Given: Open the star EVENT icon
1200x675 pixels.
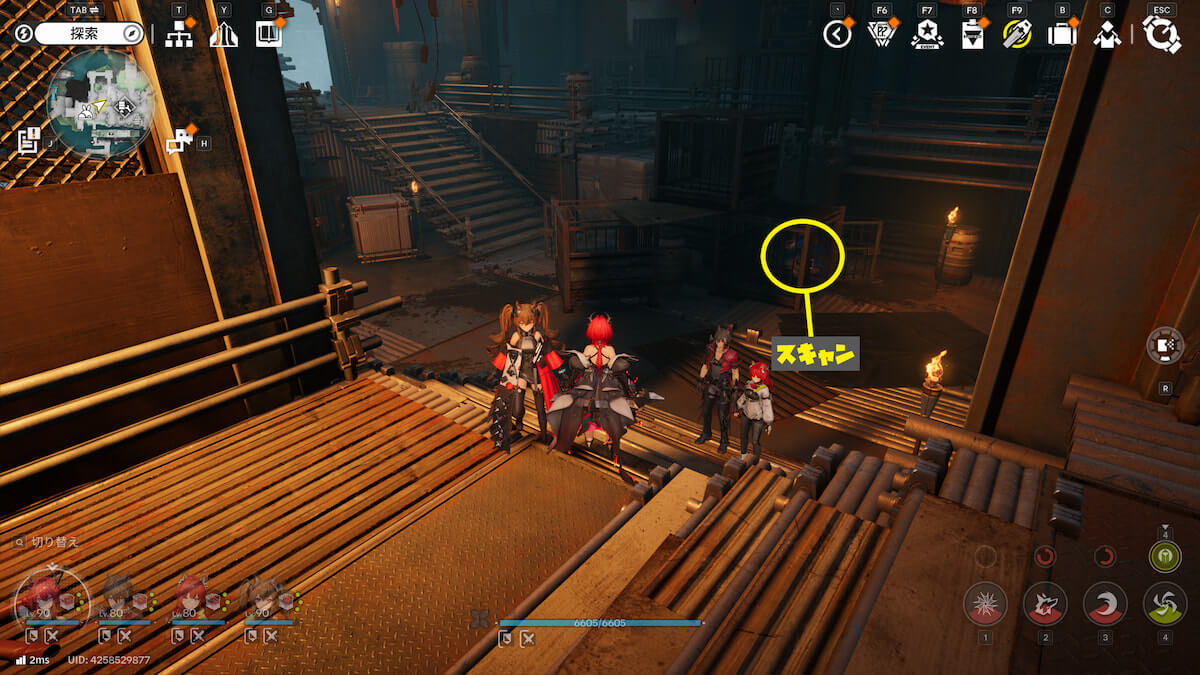Looking at the screenshot, I should click(x=927, y=34).
